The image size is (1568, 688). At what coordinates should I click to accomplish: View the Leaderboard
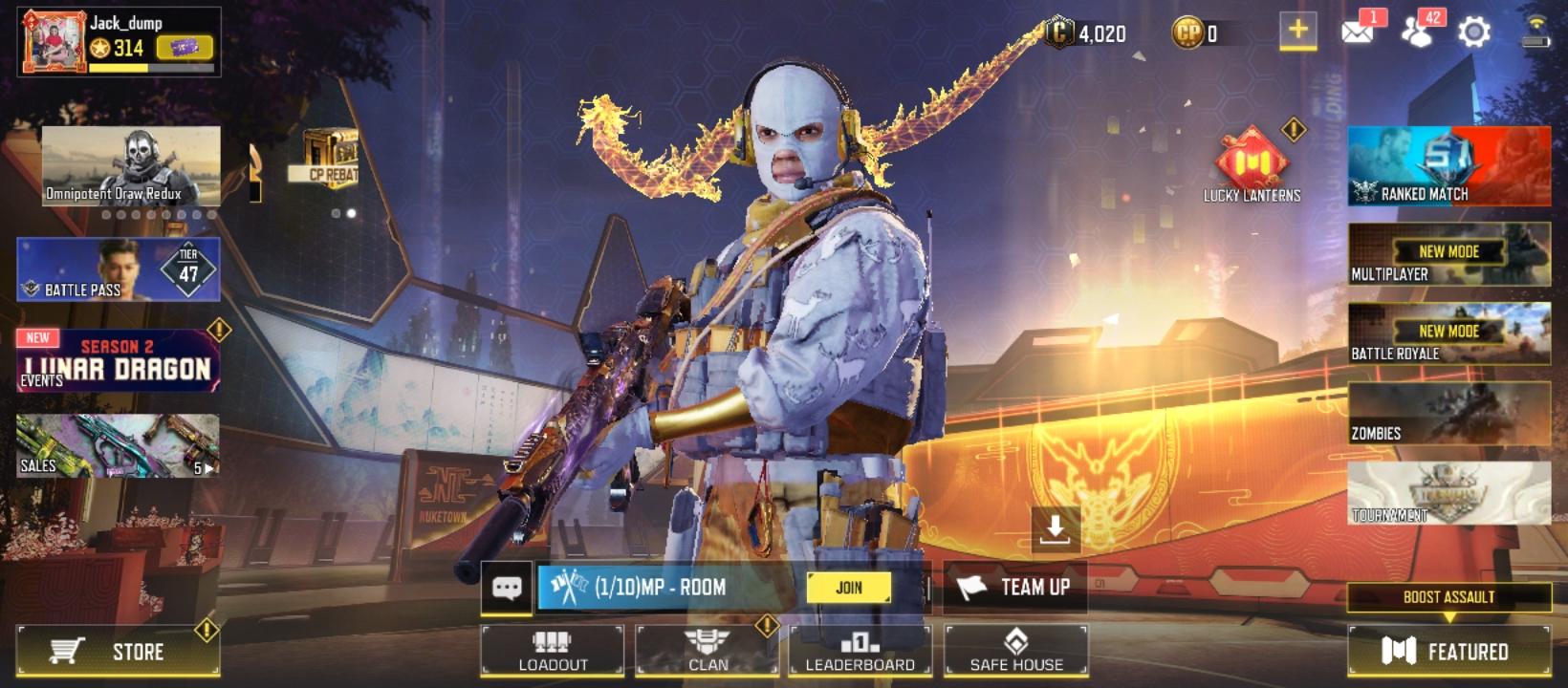point(860,651)
